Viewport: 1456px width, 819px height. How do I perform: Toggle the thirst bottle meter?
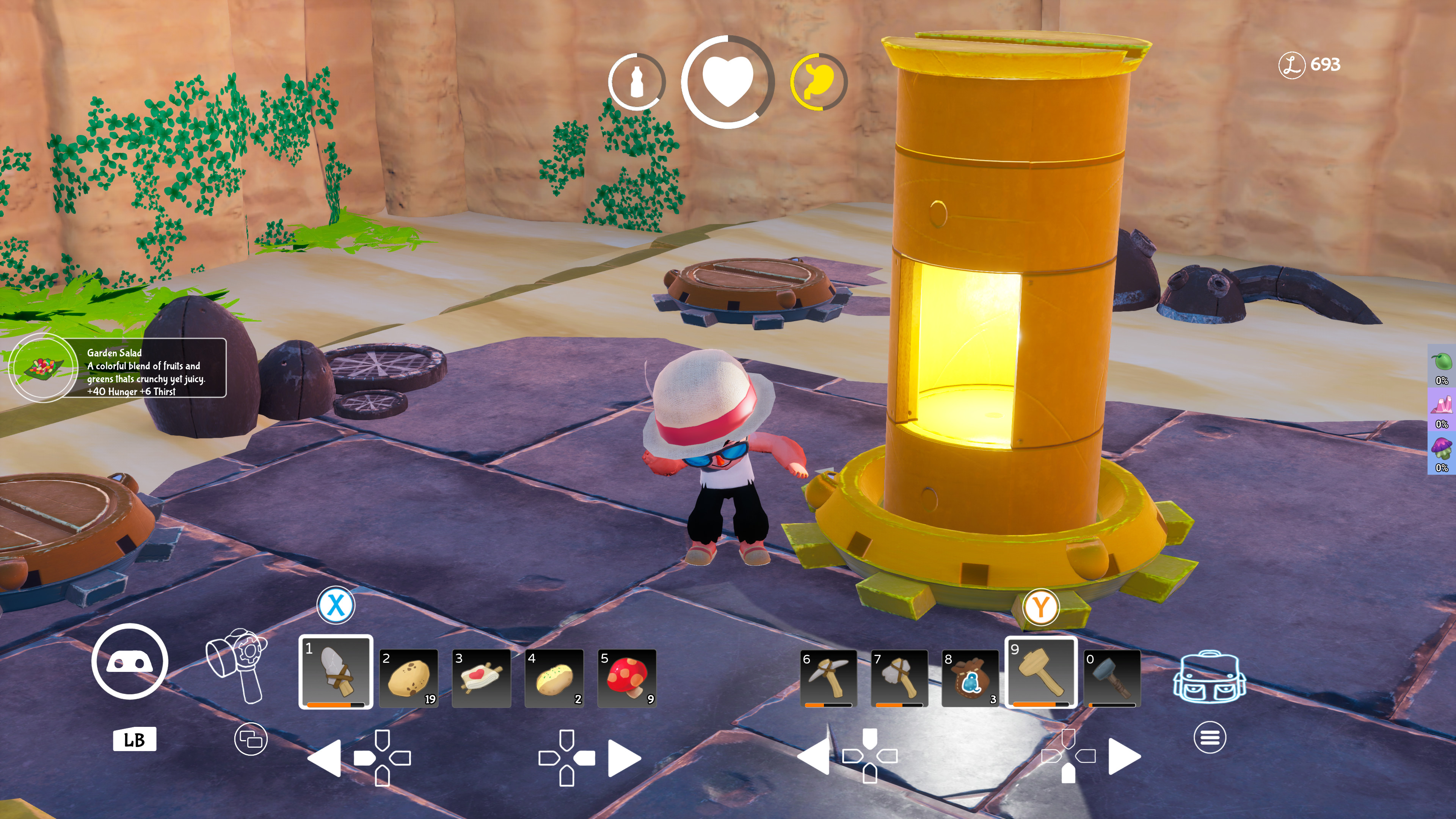click(637, 81)
